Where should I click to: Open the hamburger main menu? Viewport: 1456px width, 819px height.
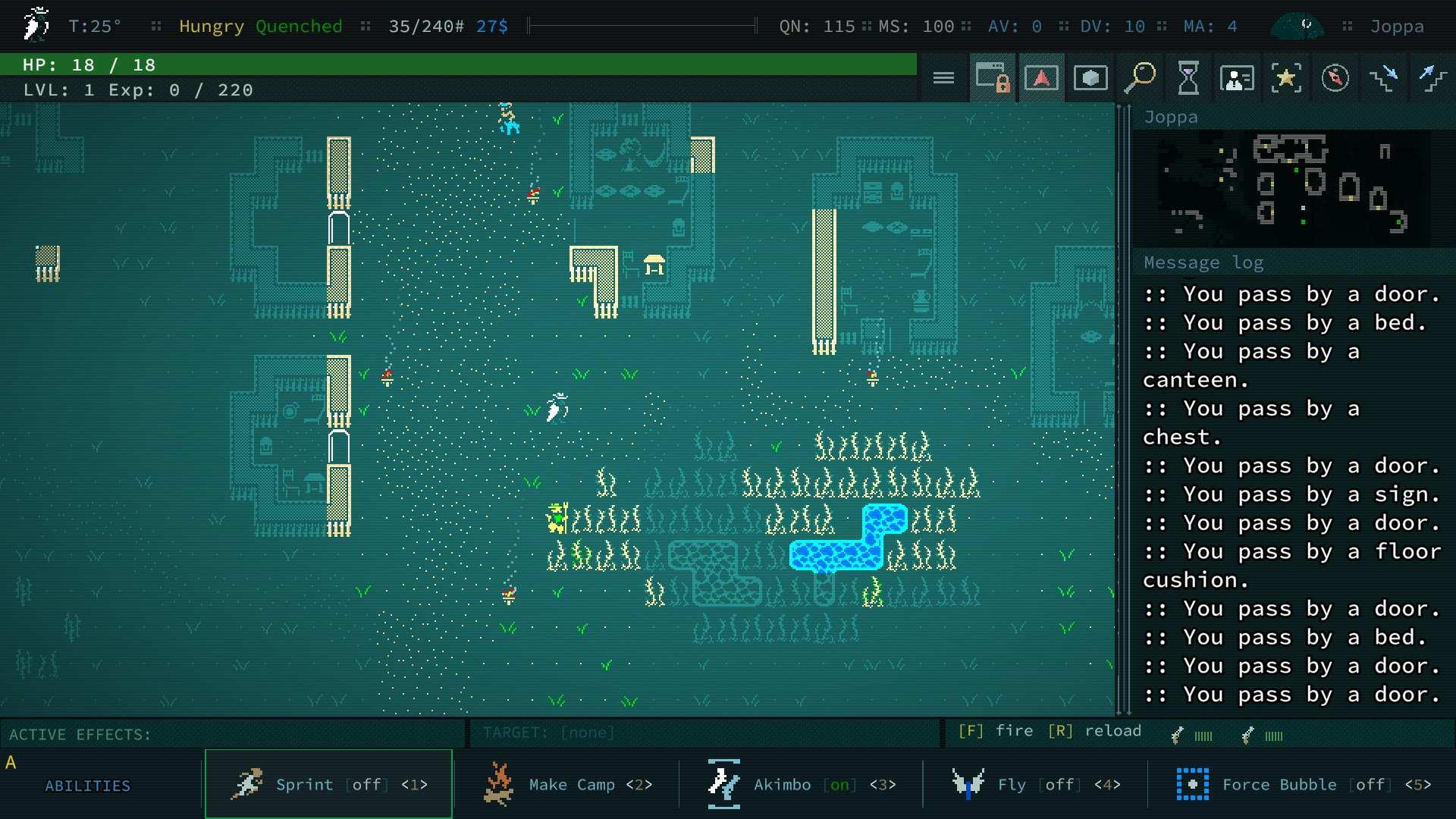[943, 78]
